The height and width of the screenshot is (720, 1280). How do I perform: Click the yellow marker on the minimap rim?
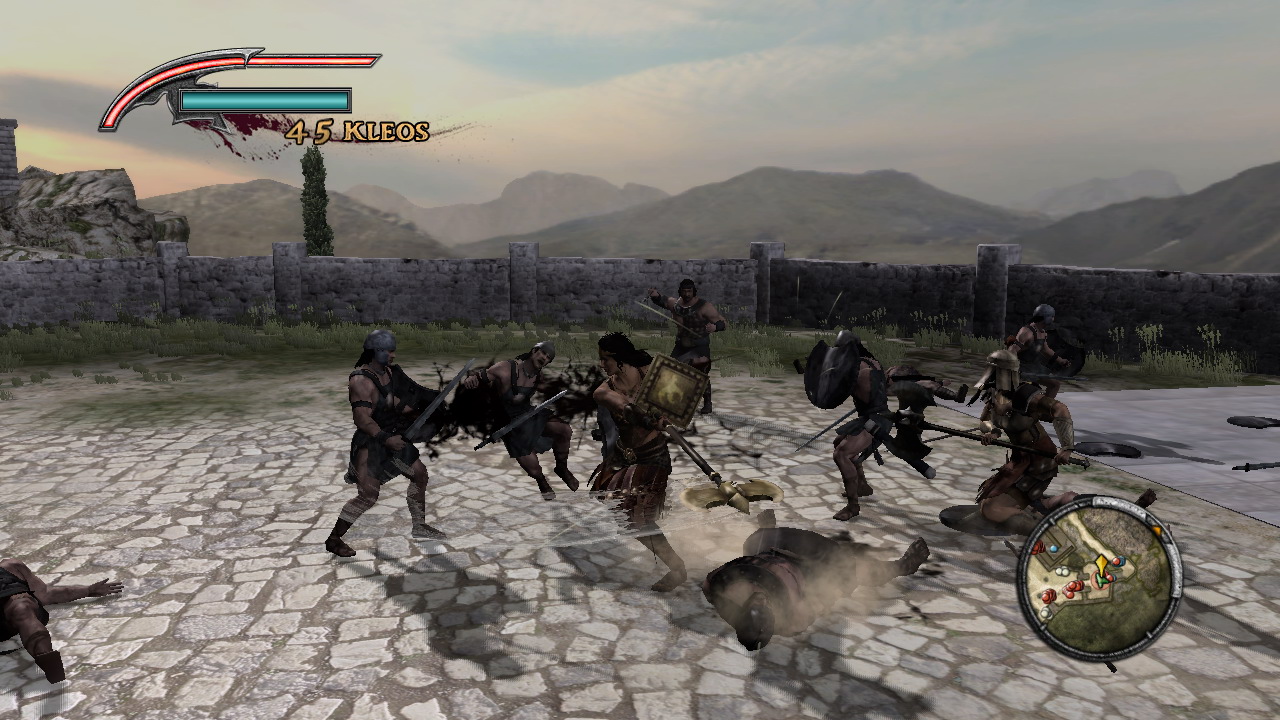click(x=1158, y=530)
